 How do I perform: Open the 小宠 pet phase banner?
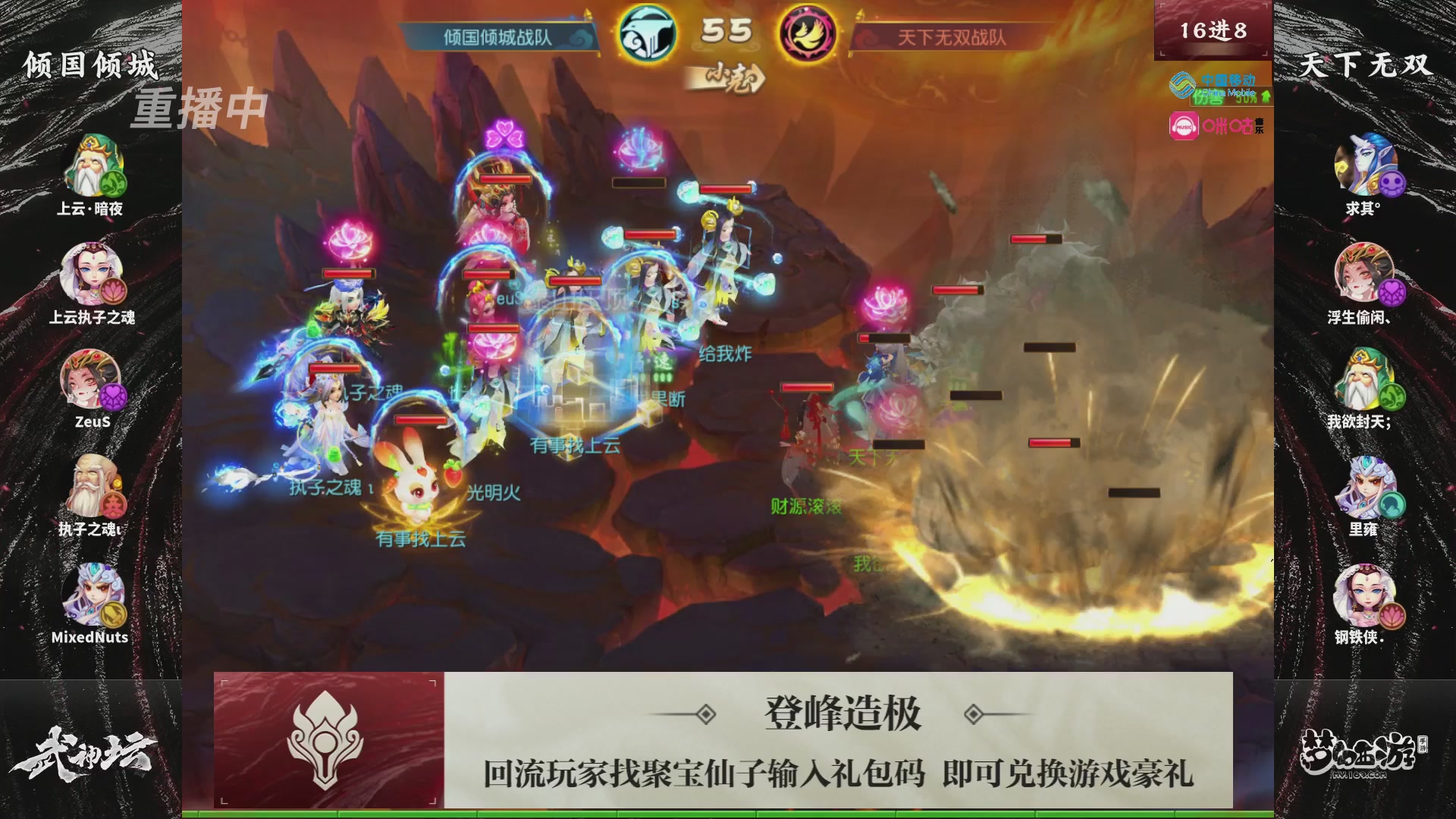[x=727, y=79]
